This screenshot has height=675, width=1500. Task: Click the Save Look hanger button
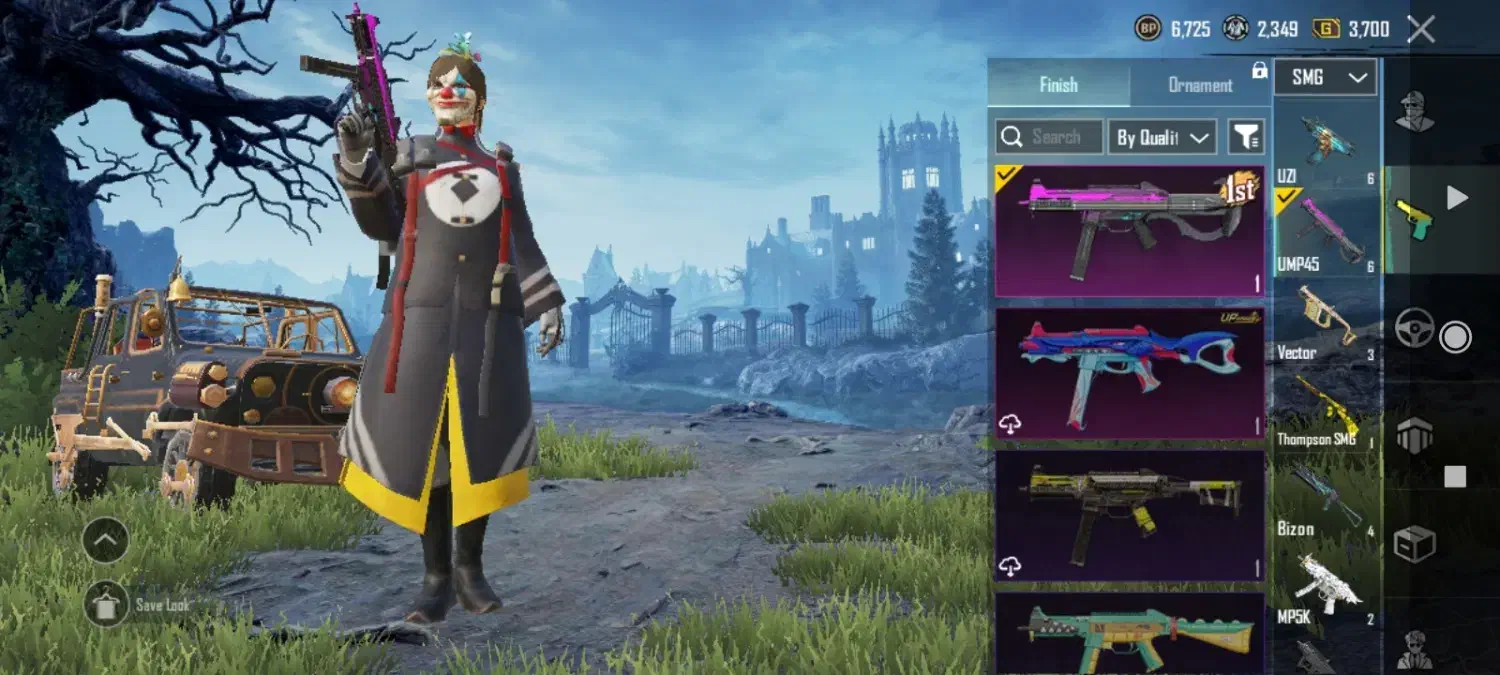tap(107, 604)
